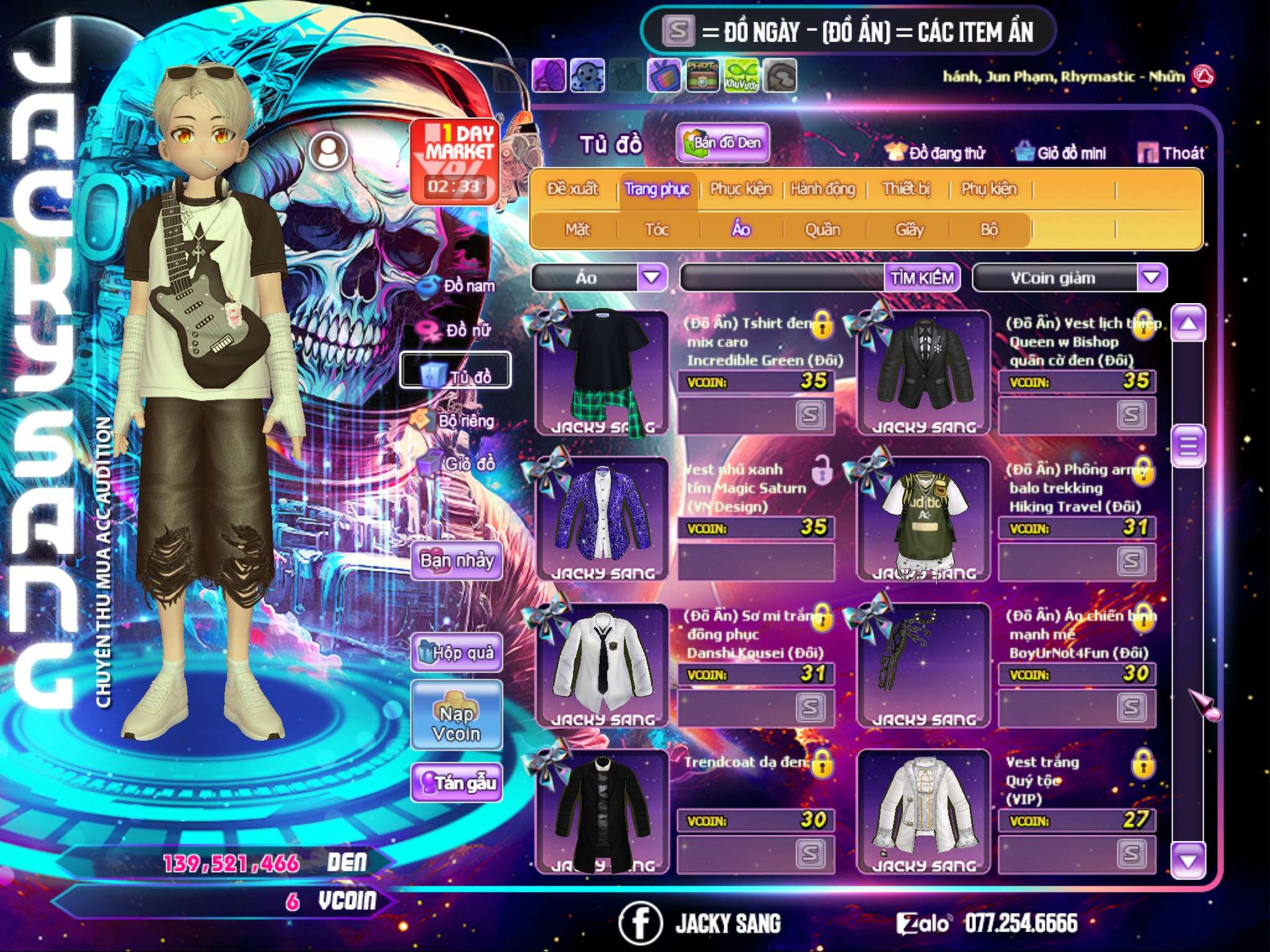Exit wardrobe with Thoát
This screenshot has width=1270, height=952.
pos(1171,153)
